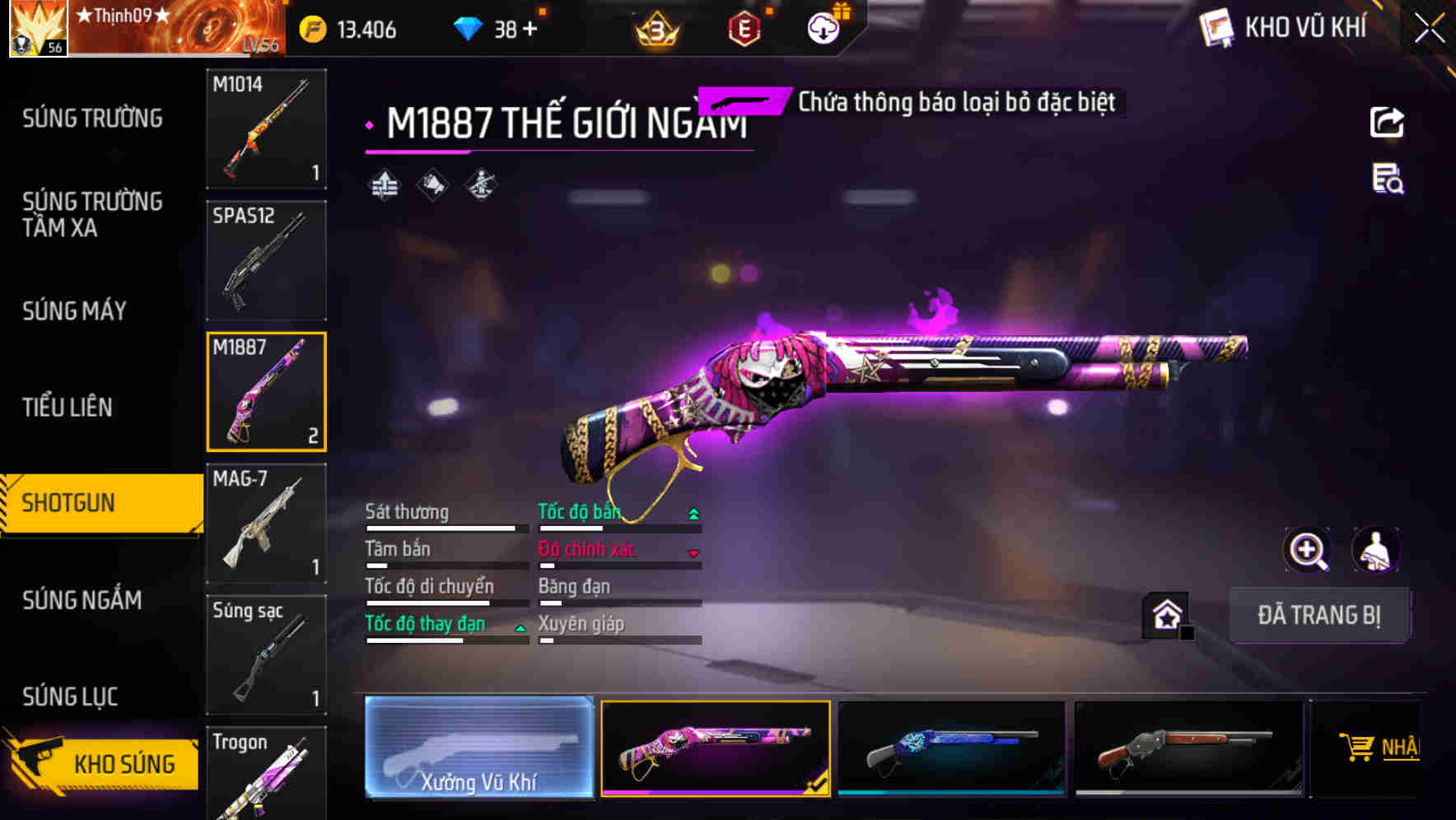Click the megaphone skin attribute icon
Viewport: 1456px width, 820px height.
pyautogui.click(x=432, y=184)
